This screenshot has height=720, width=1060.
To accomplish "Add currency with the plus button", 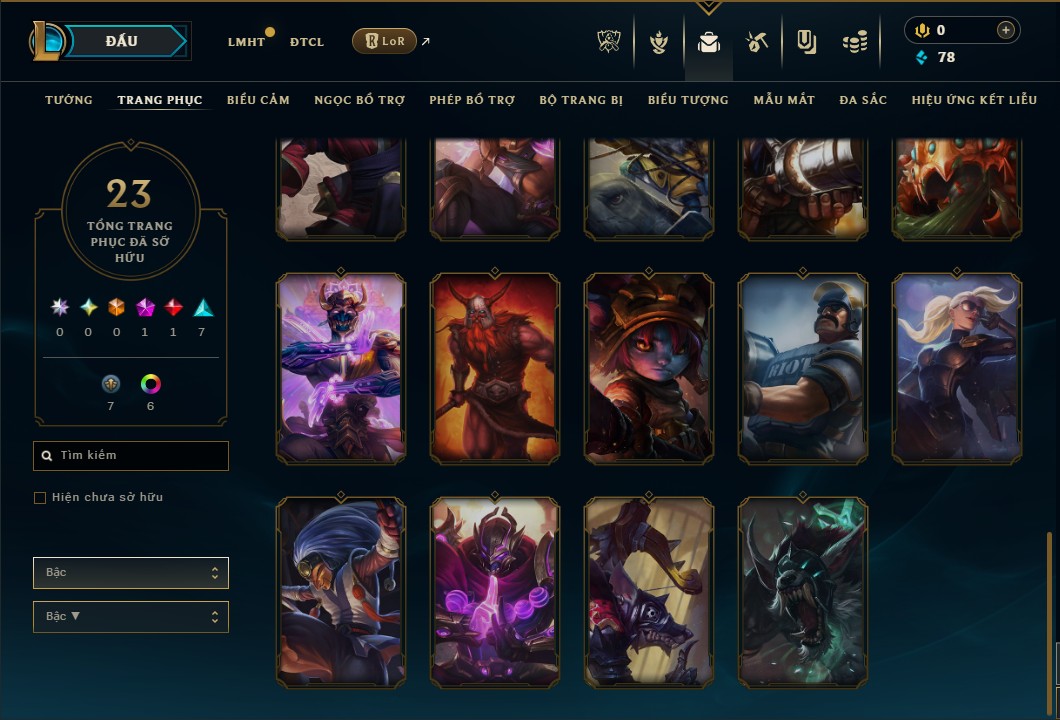I will (x=1006, y=30).
